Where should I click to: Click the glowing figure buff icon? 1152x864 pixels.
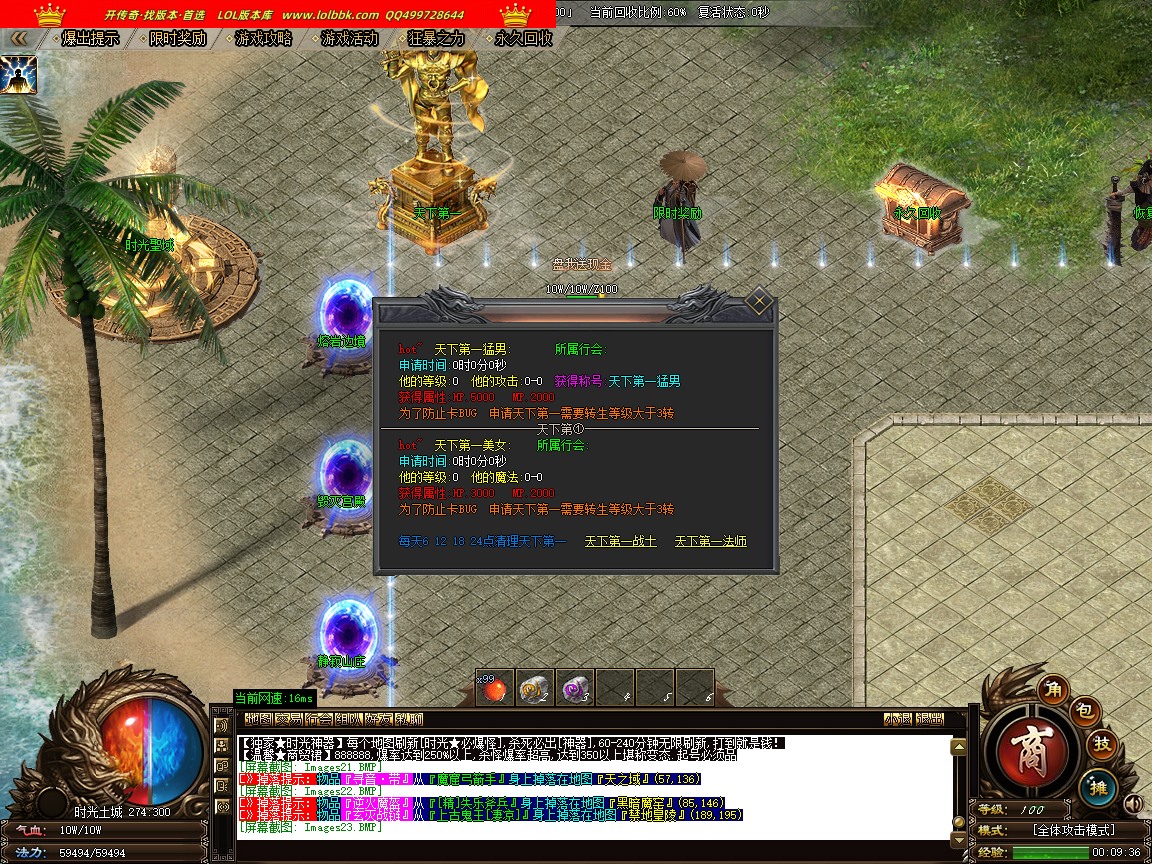click(x=18, y=75)
